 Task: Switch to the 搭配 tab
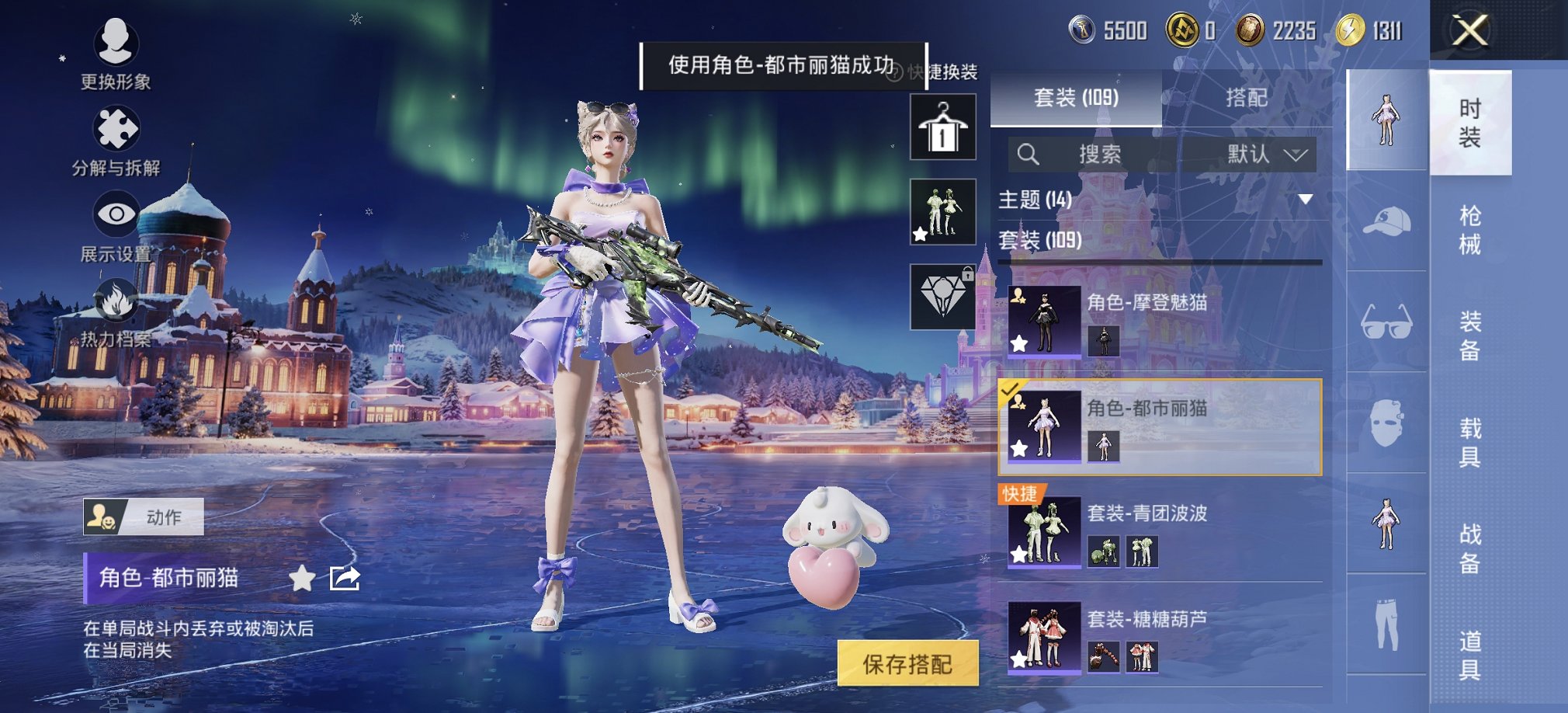1246,98
